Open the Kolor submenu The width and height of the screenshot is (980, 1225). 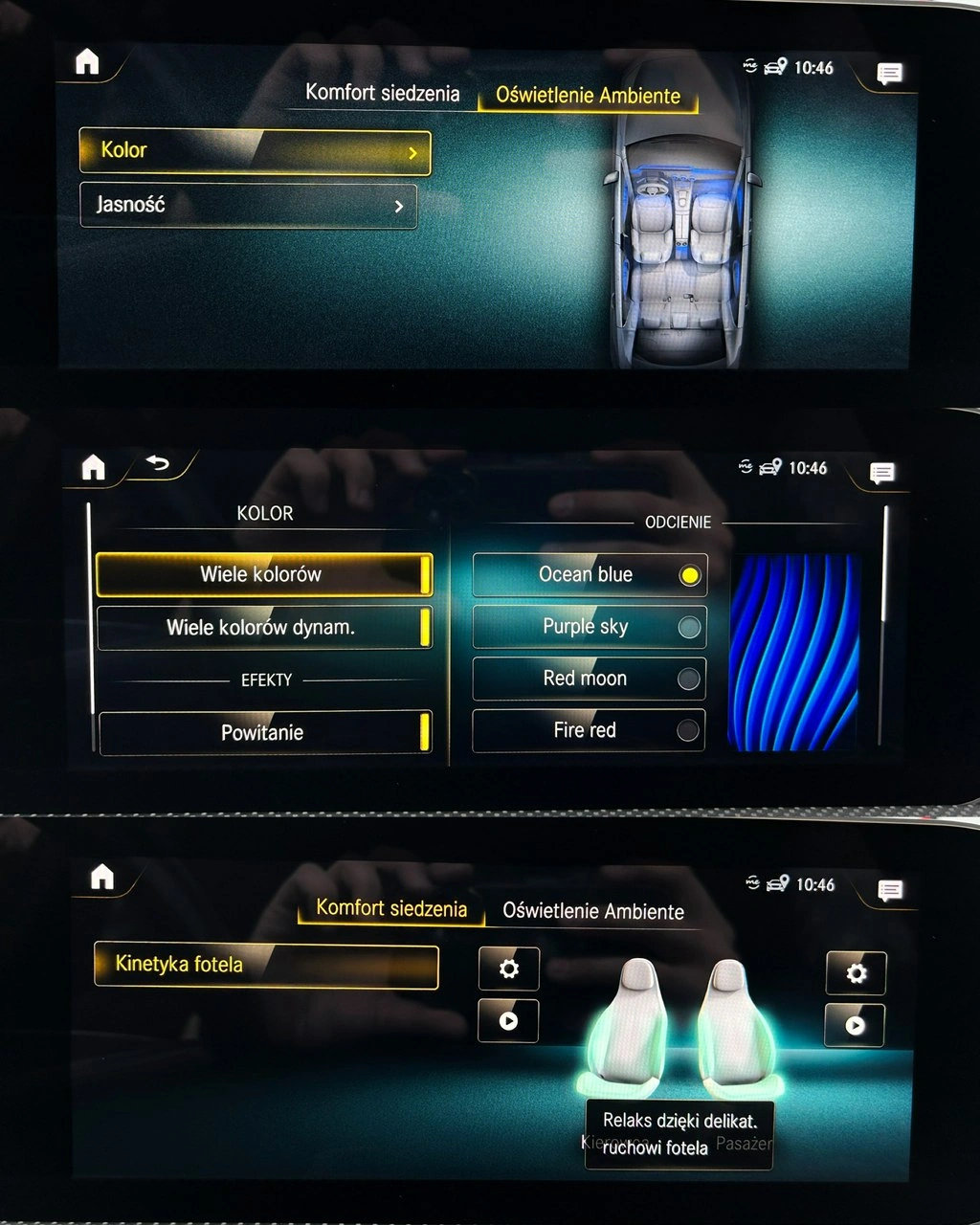point(255,152)
